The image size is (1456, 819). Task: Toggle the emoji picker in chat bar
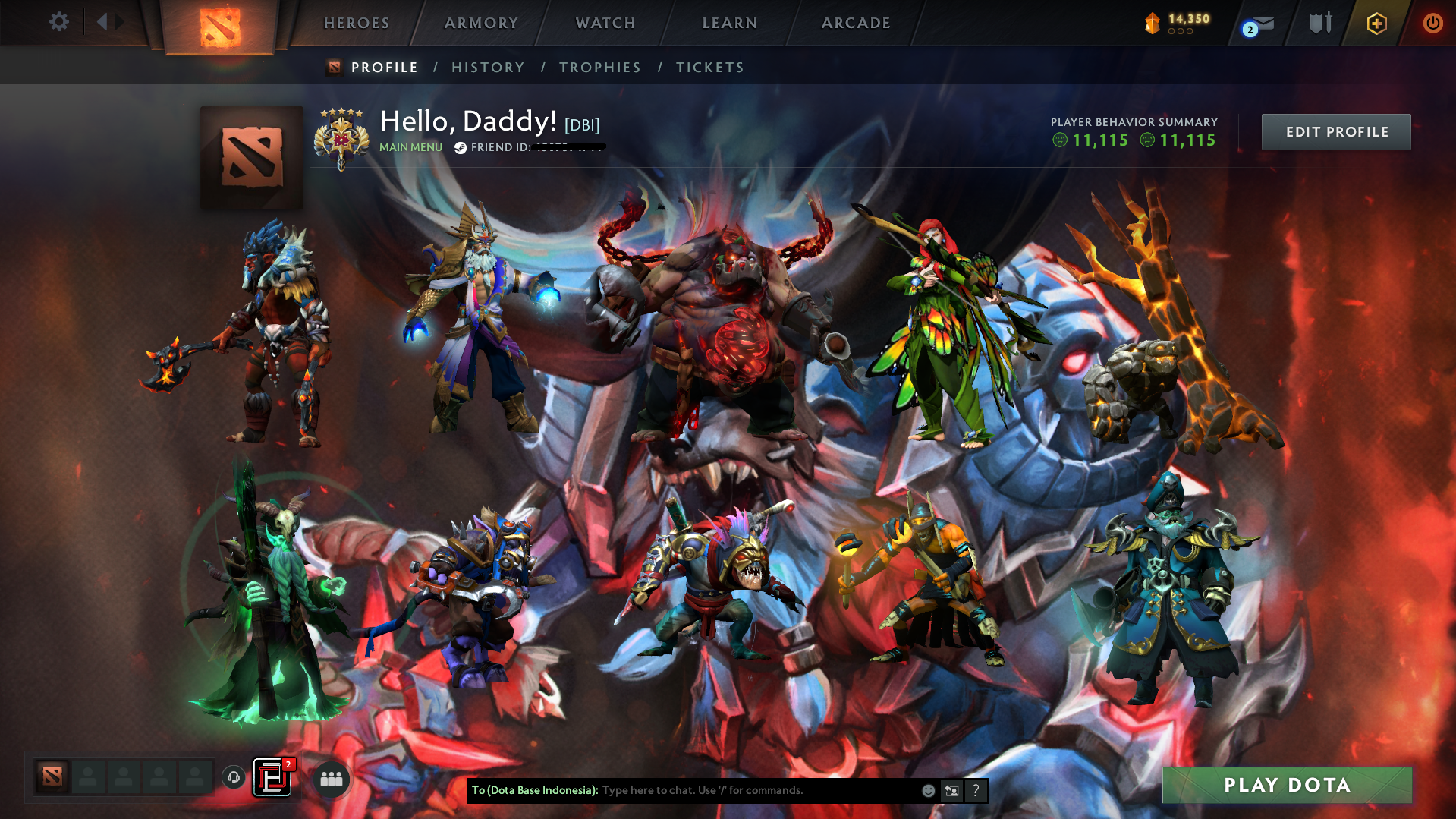(928, 790)
